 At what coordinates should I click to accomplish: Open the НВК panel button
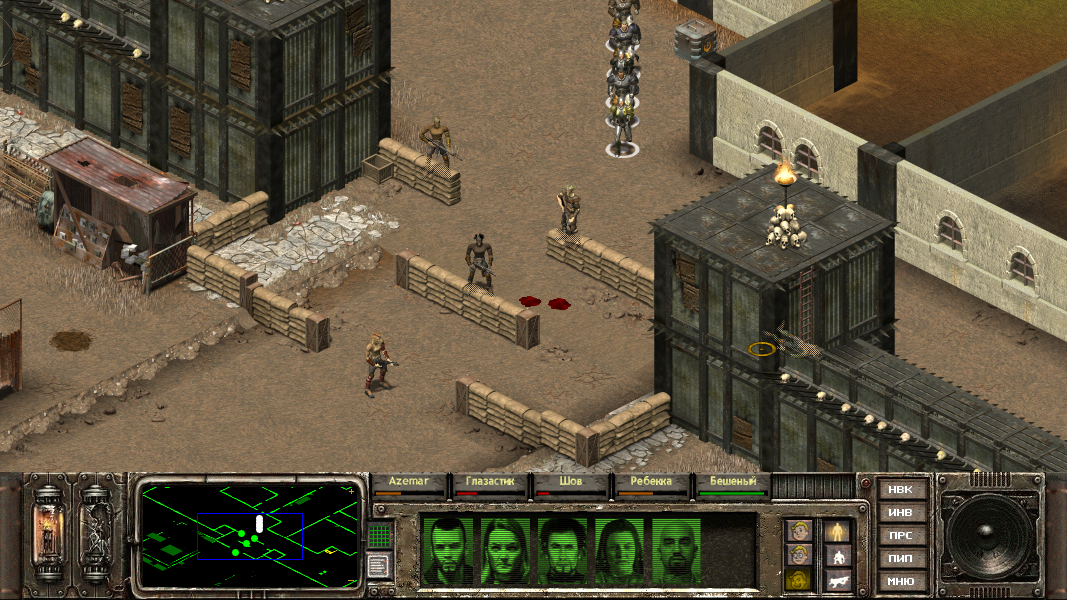coord(901,490)
